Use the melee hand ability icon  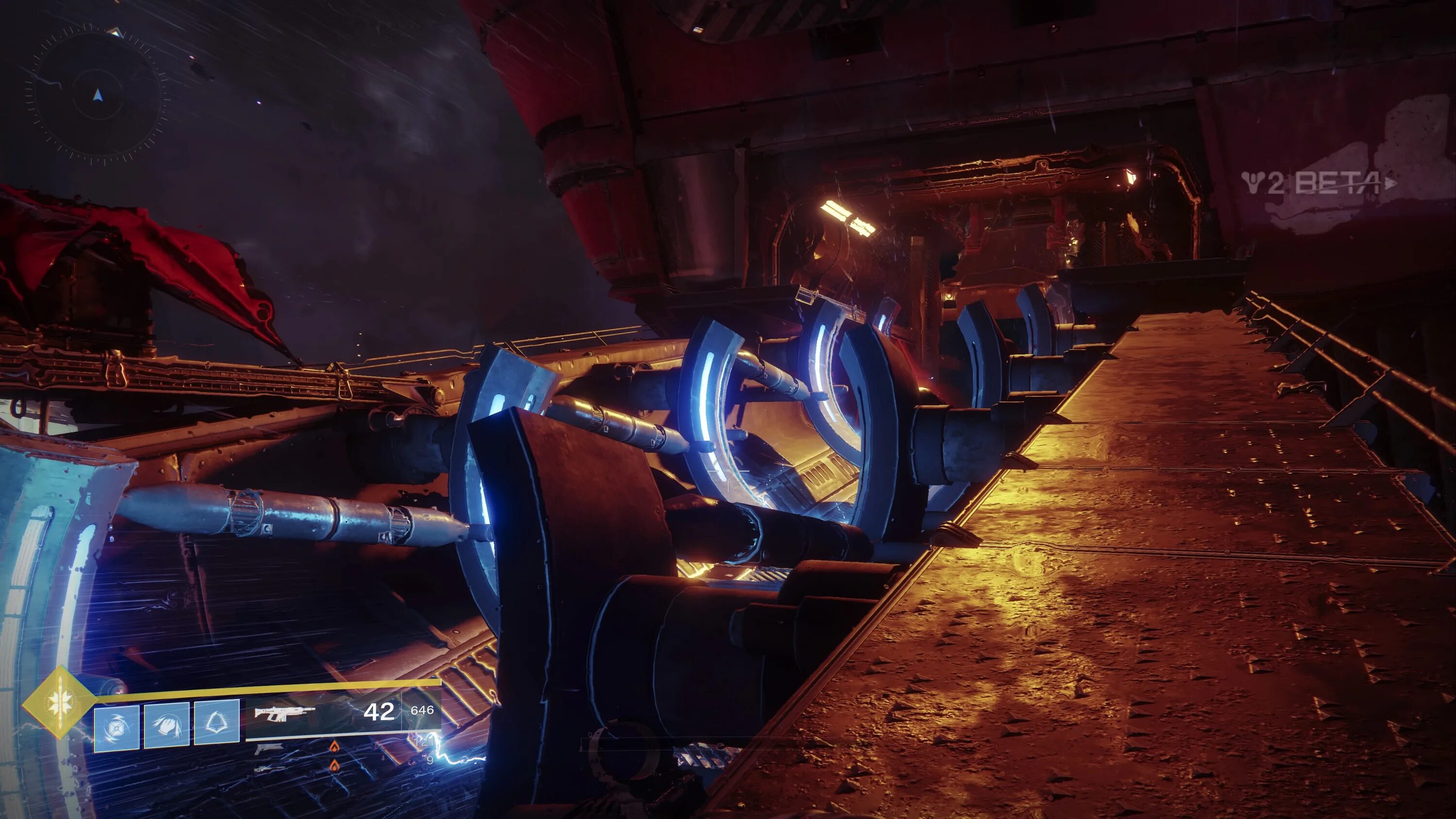[167, 726]
